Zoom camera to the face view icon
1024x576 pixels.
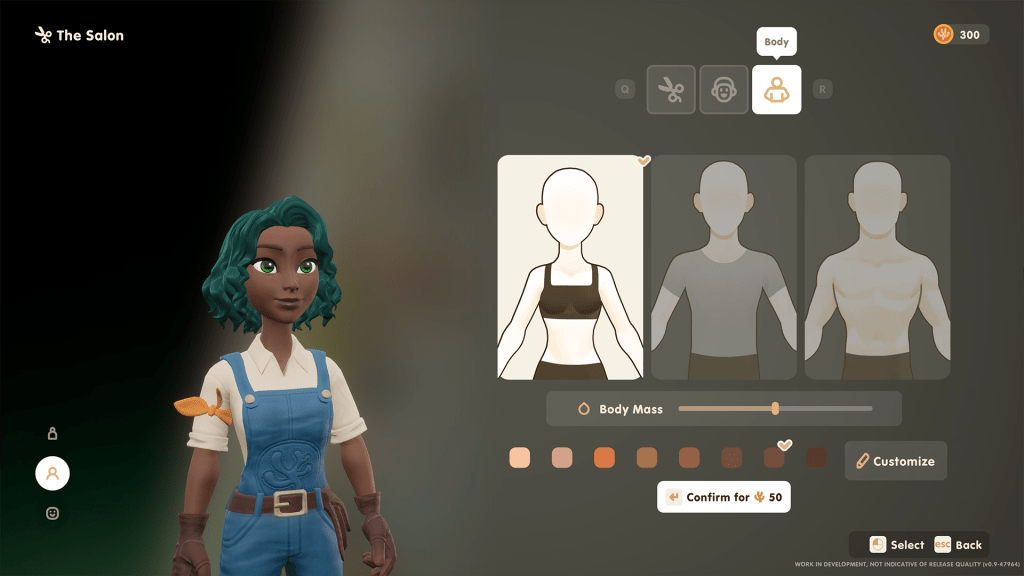tap(52, 513)
